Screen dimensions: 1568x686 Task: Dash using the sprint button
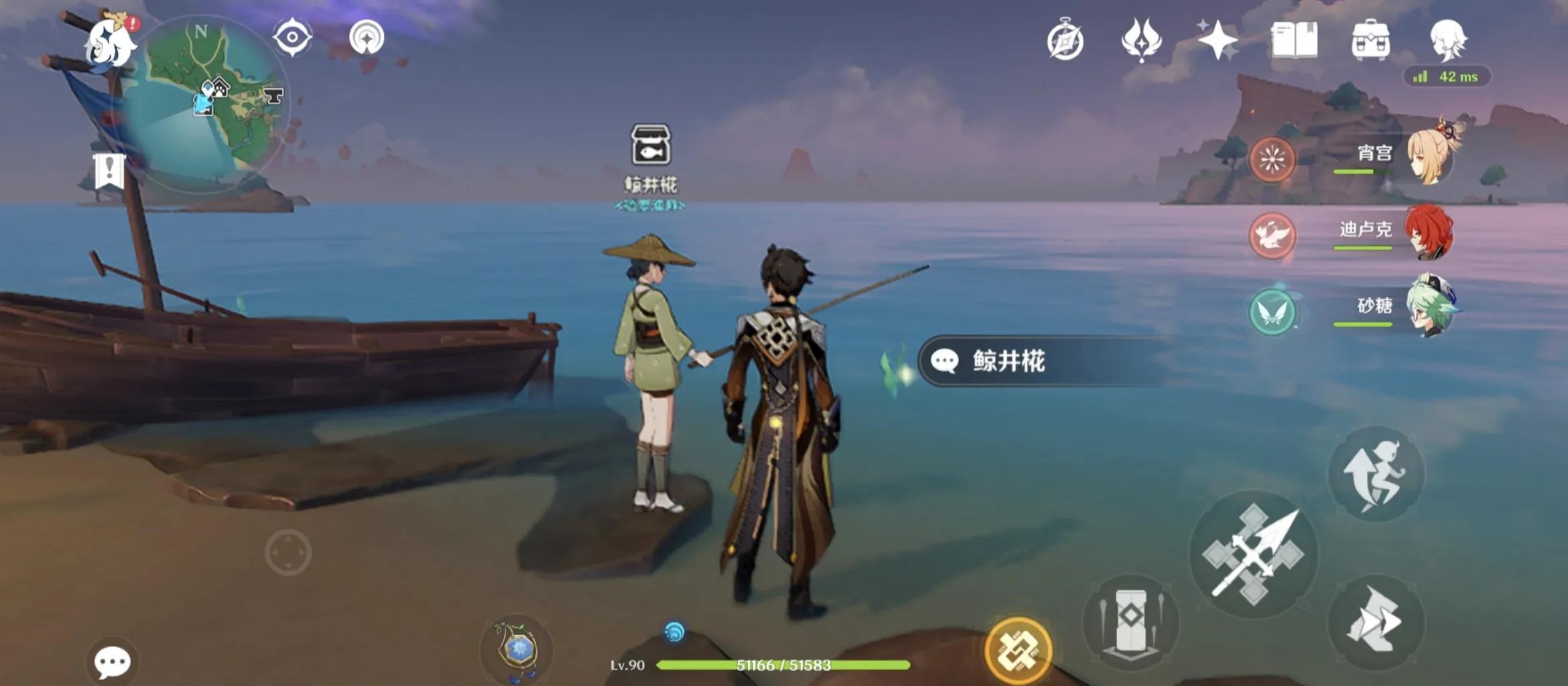(x=1376, y=622)
